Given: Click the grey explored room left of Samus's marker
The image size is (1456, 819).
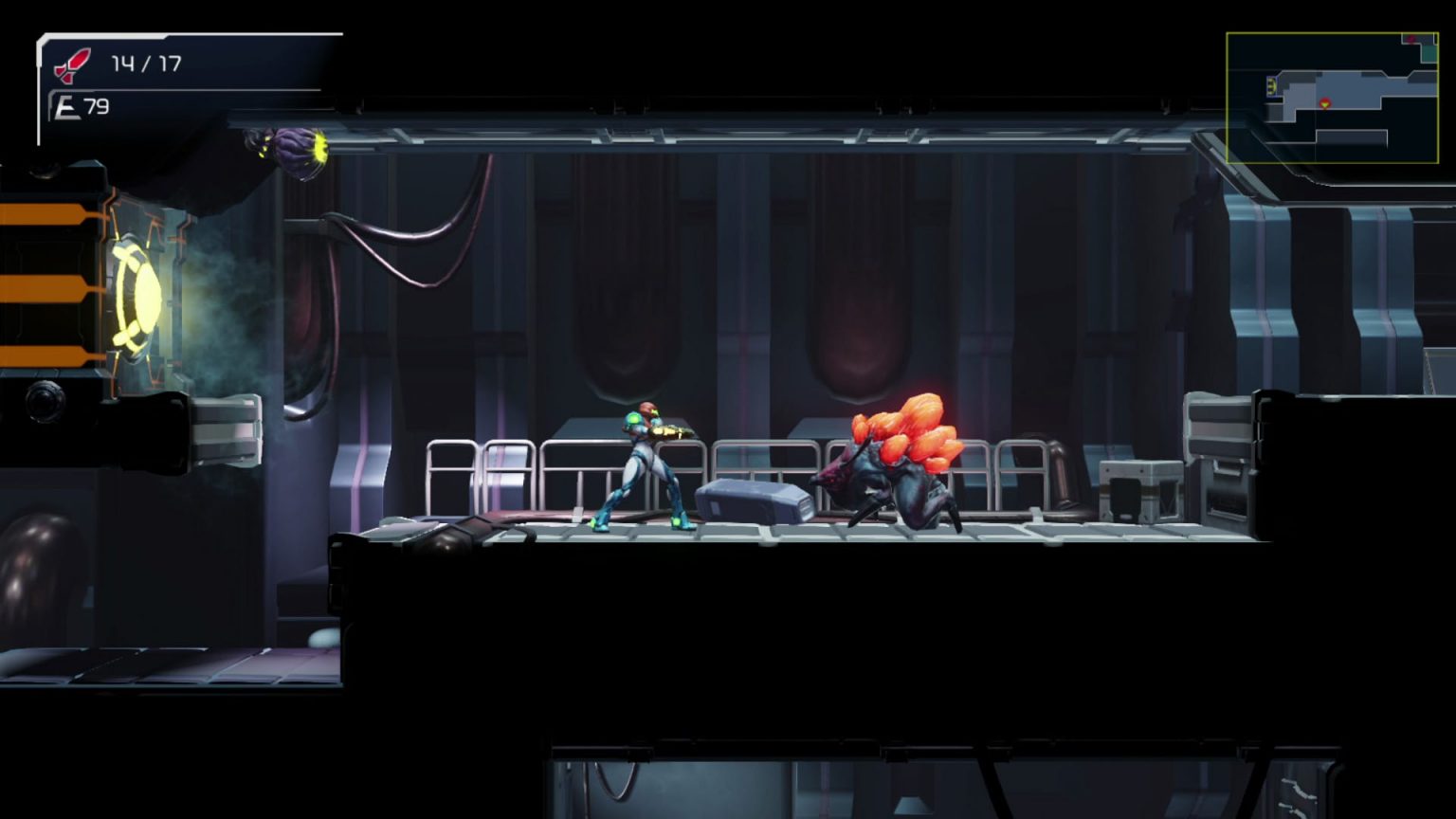Looking at the screenshot, I should [x=1301, y=95].
